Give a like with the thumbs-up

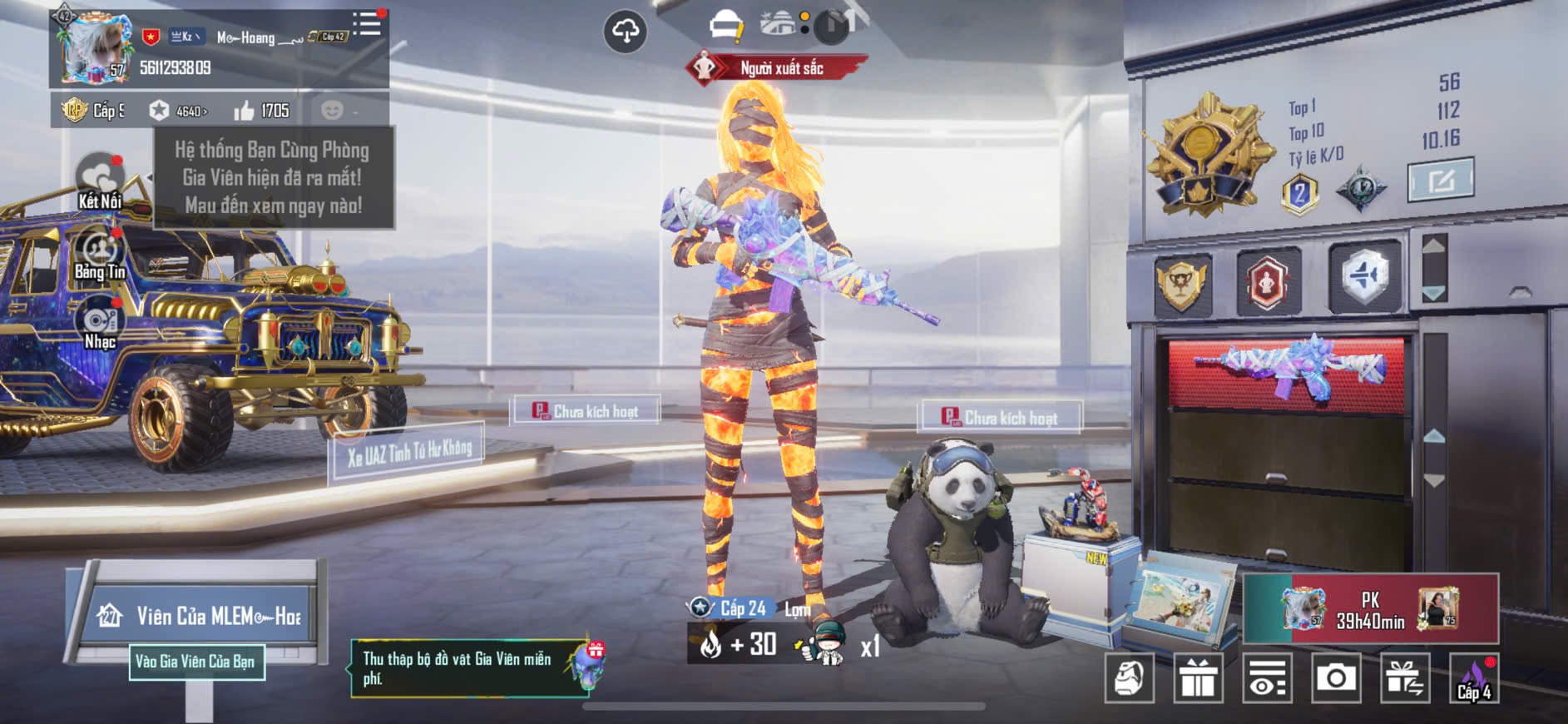pos(245,111)
